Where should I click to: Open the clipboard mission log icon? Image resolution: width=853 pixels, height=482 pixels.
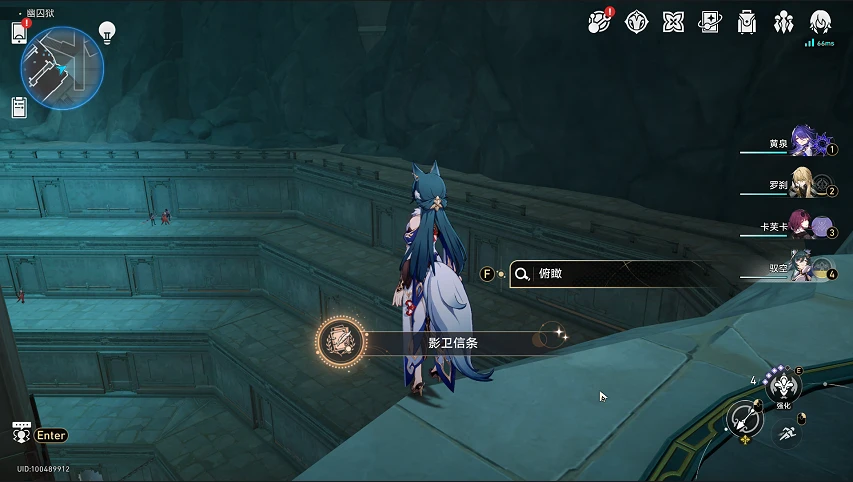pos(19,106)
